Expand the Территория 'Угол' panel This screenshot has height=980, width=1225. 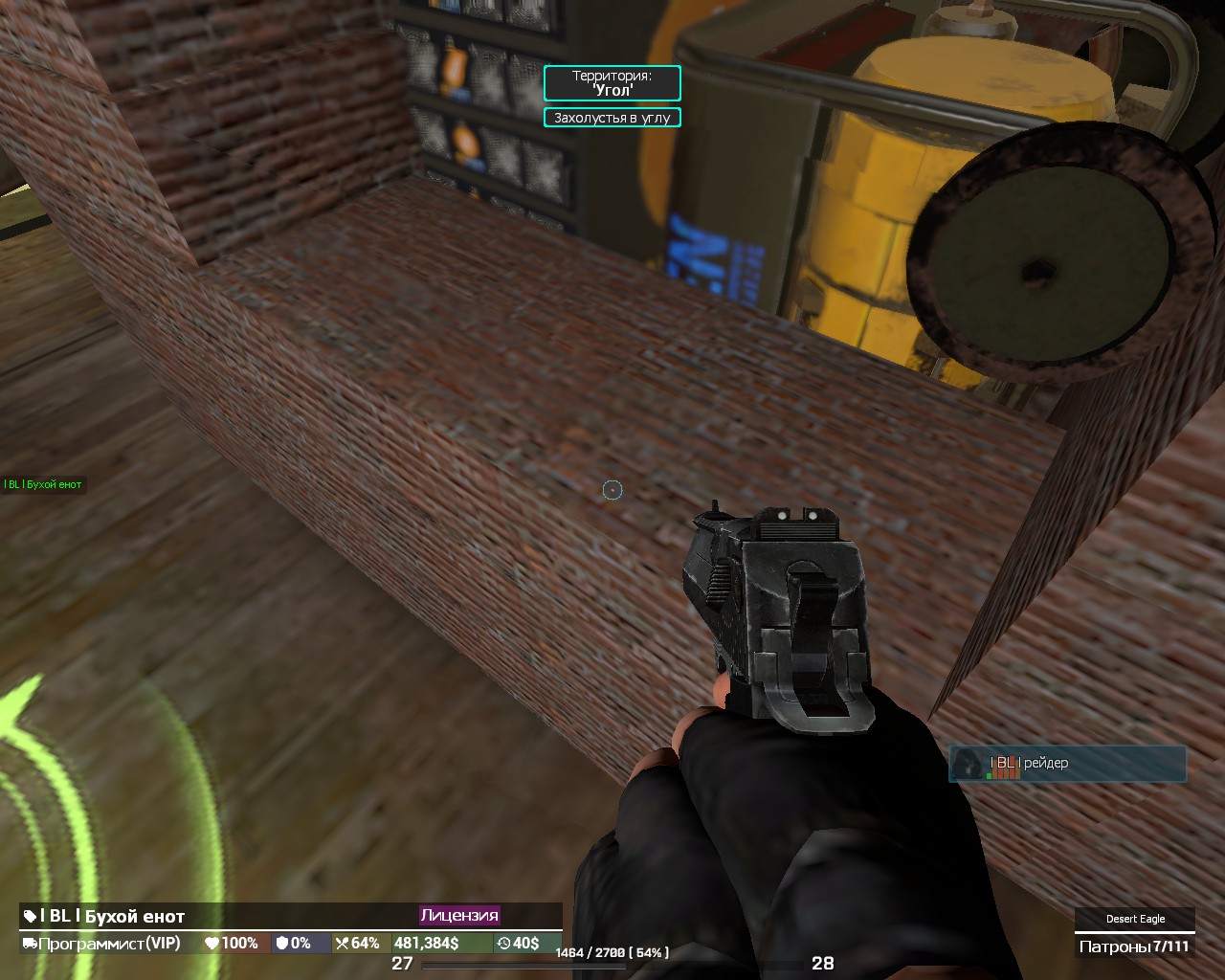612,84
